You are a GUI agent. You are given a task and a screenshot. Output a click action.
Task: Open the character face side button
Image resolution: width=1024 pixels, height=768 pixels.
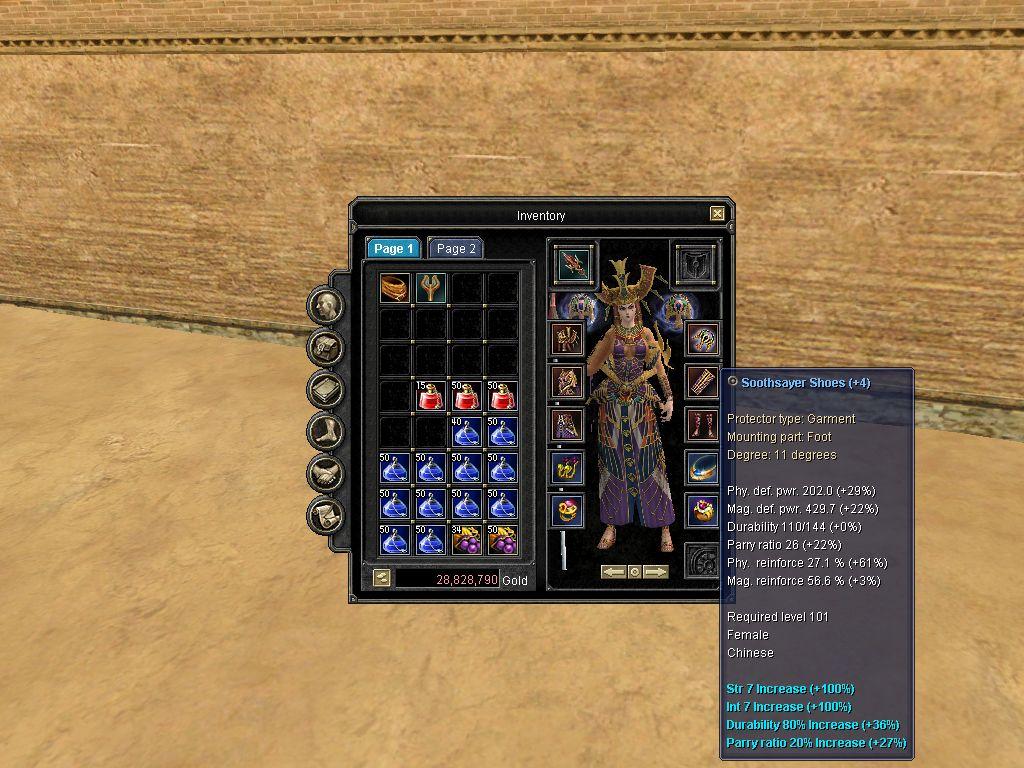coord(326,305)
